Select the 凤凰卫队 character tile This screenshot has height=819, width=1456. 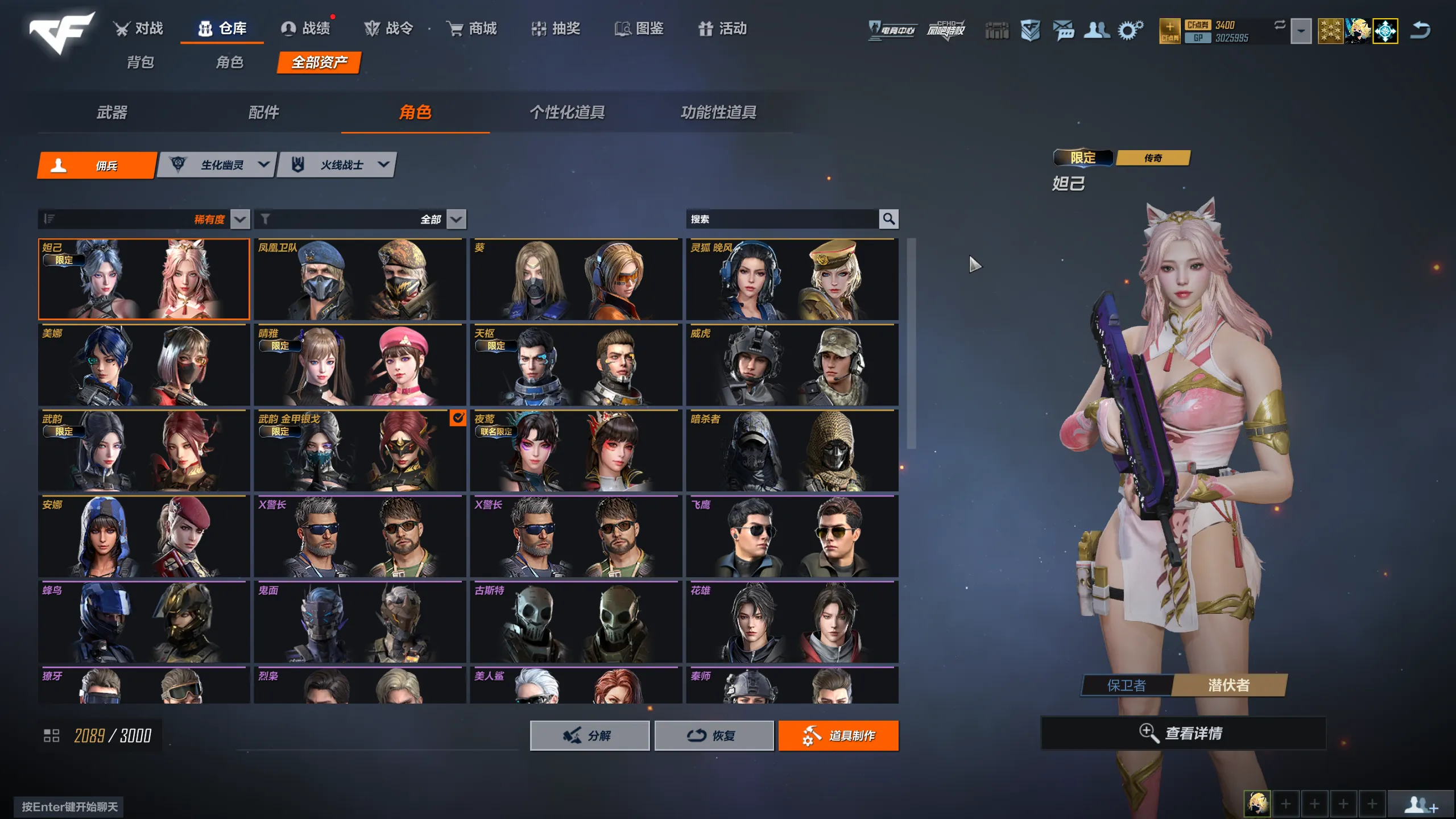(359, 279)
